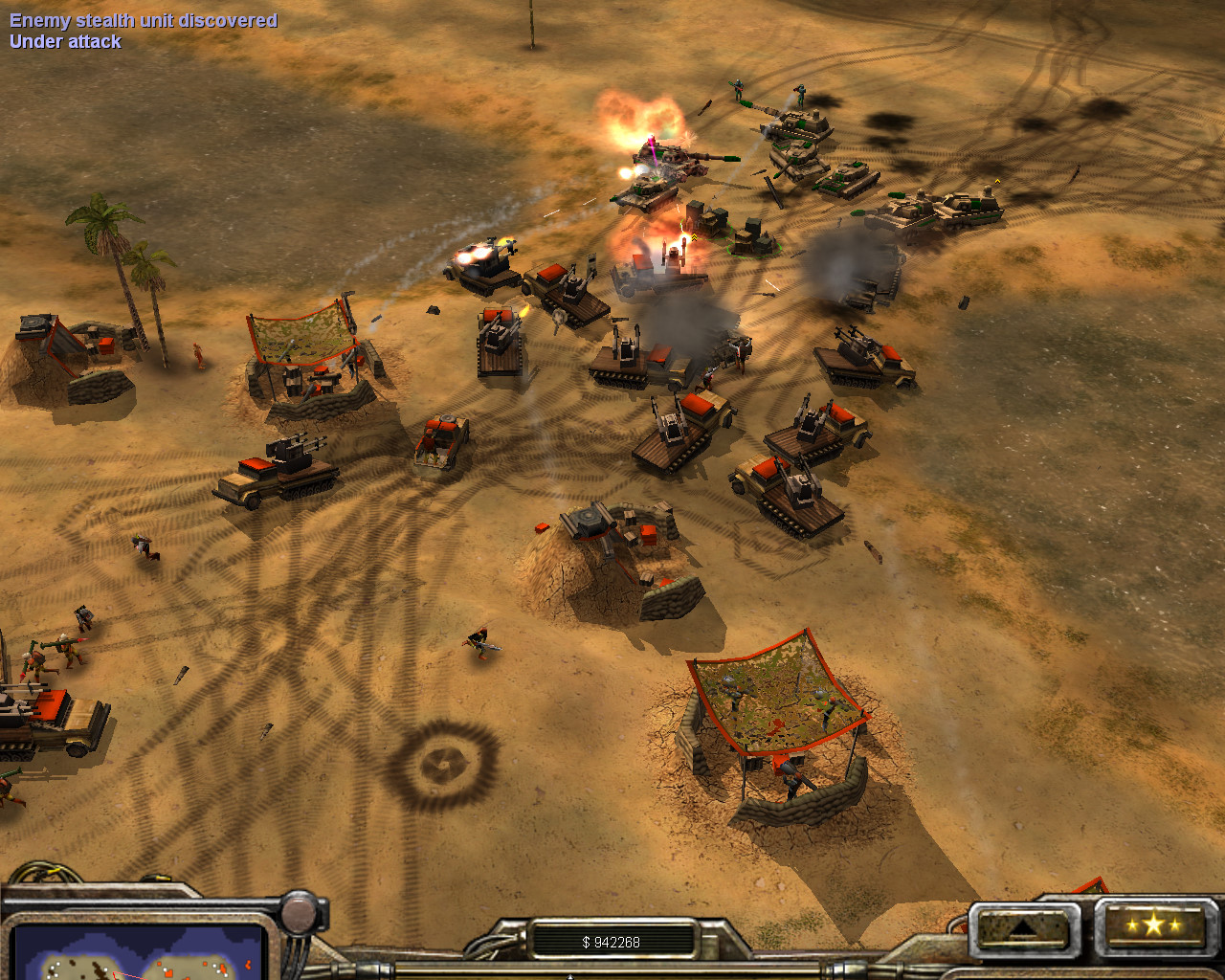Viewport: 1225px width, 980px height.
Task: Open the General's Powers three-star button
Action: pyautogui.click(x=1152, y=925)
